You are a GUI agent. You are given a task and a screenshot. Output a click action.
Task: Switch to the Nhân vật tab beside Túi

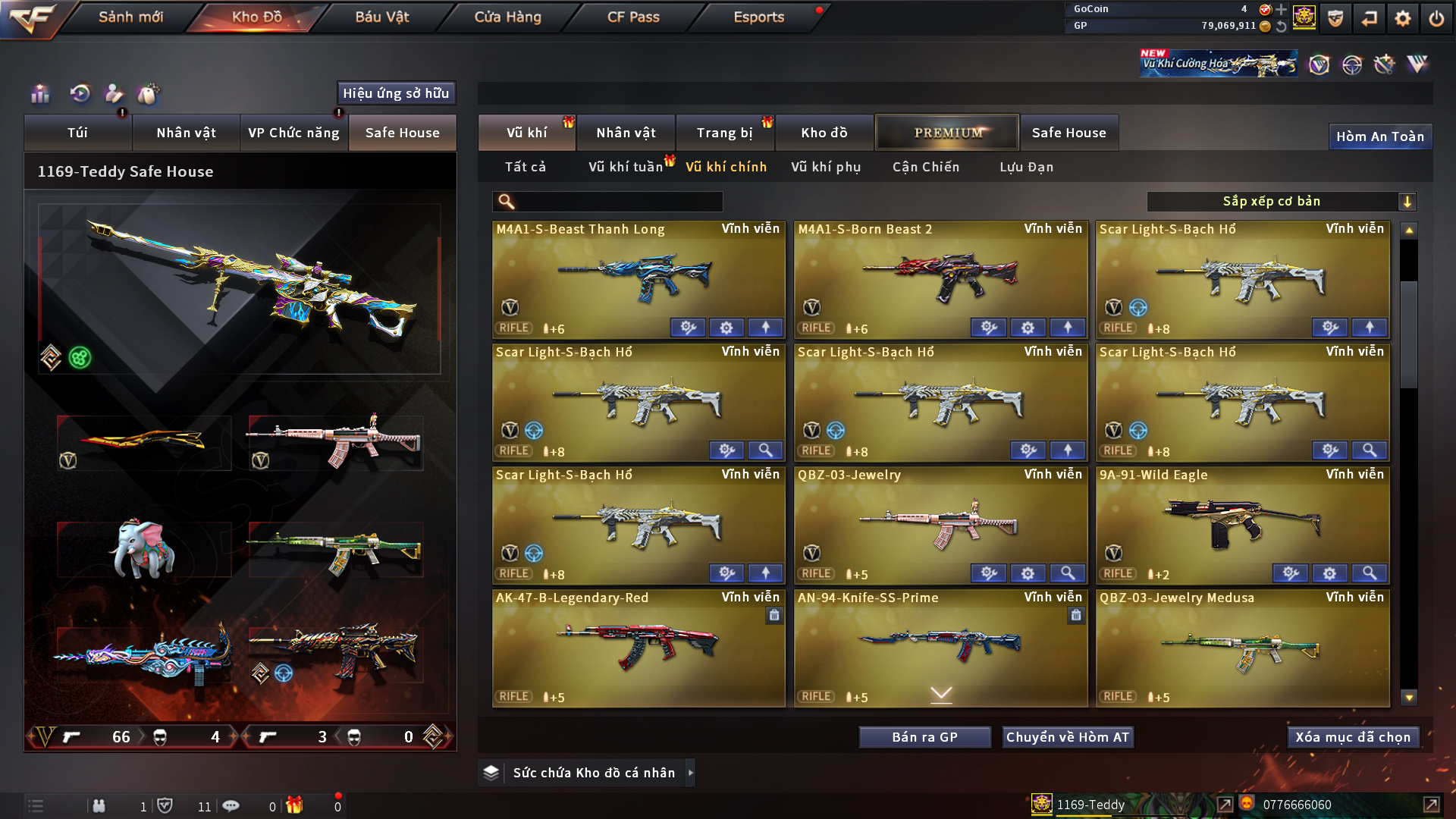(186, 133)
